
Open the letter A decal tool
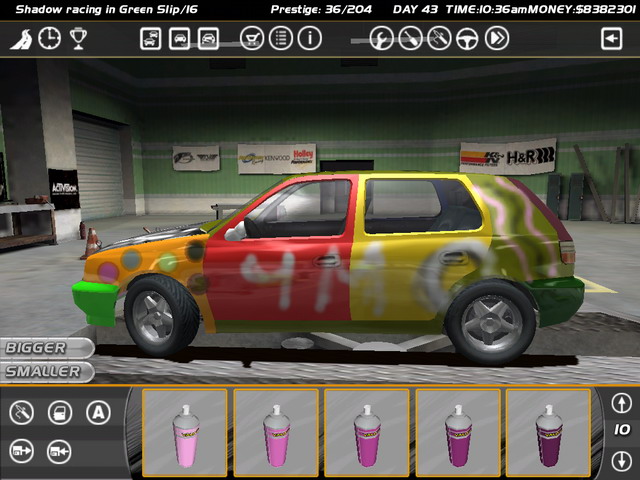(97, 411)
